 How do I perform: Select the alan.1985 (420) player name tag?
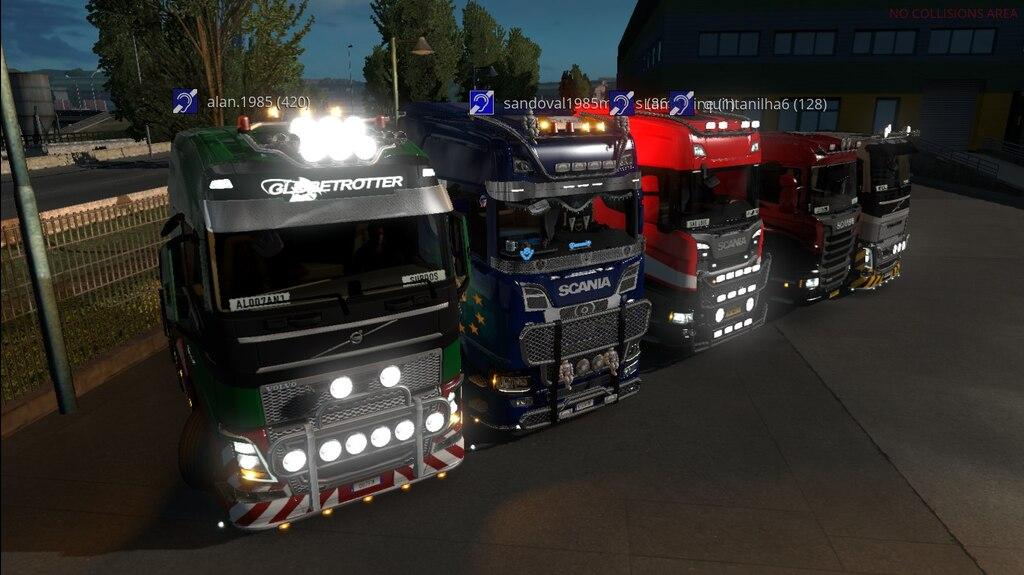(258, 102)
